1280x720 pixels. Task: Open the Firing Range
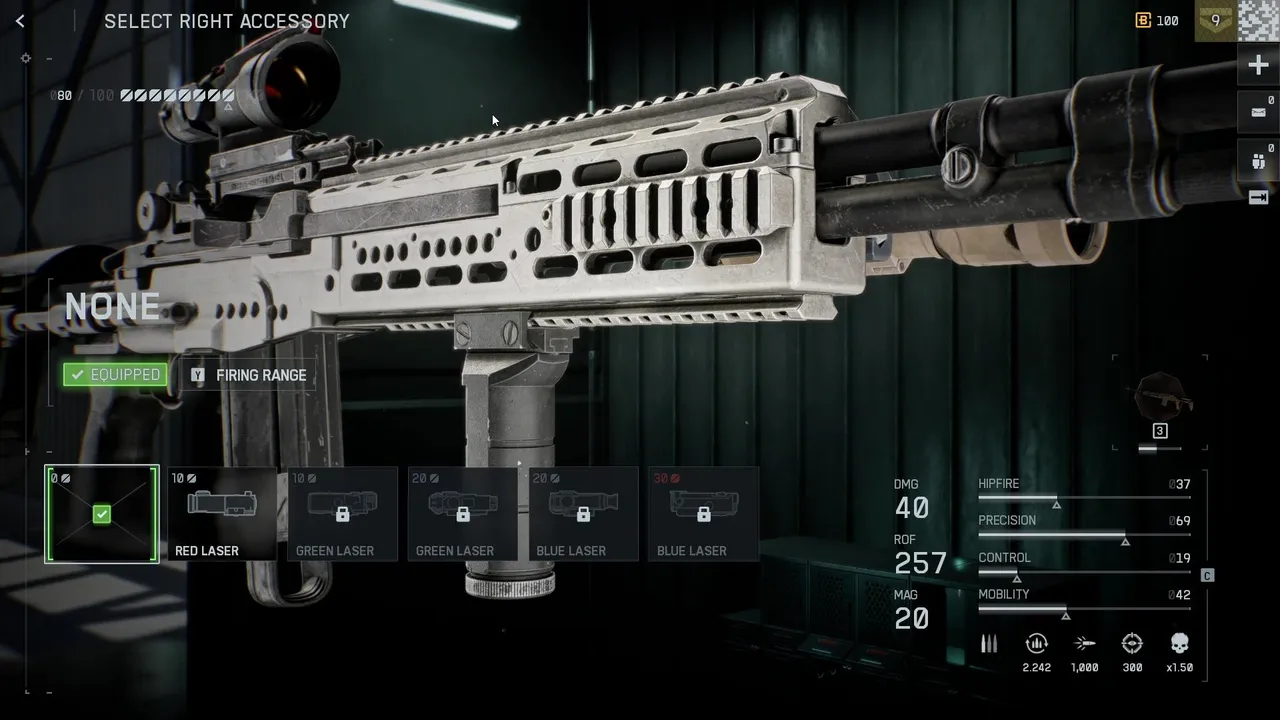[250, 375]
